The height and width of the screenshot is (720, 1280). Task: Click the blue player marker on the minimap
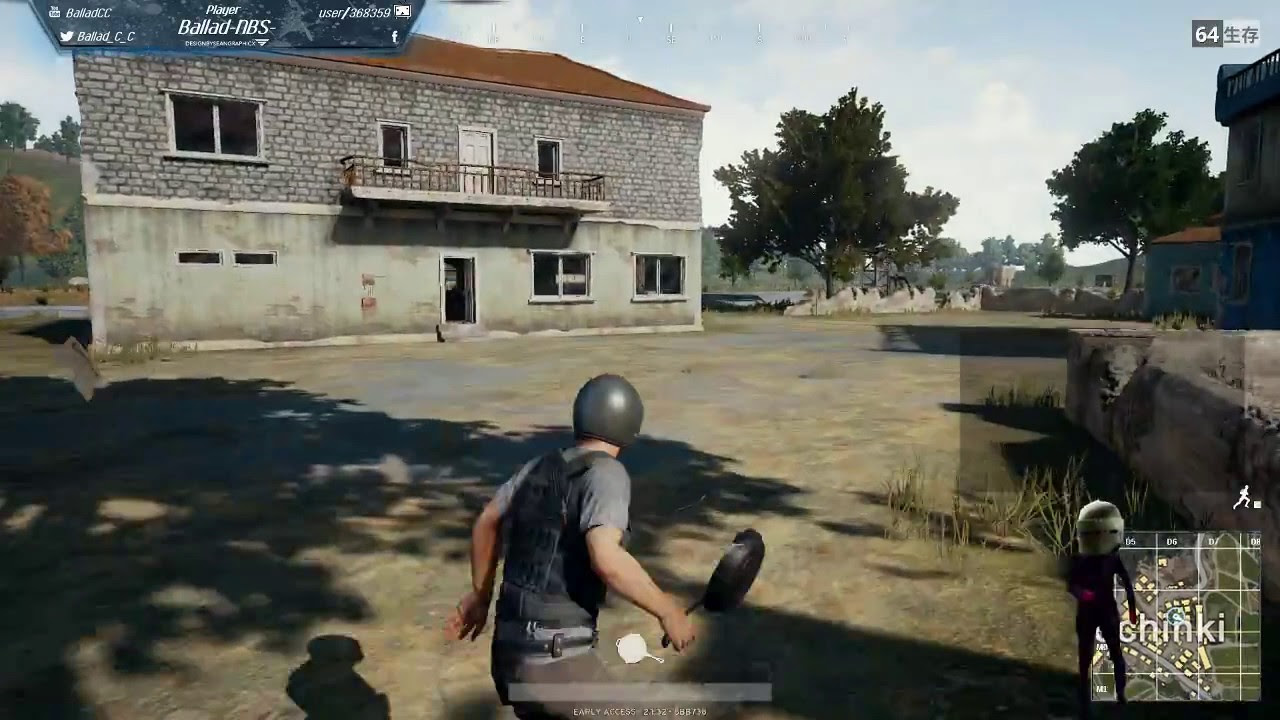click(x=1176, y=616)
